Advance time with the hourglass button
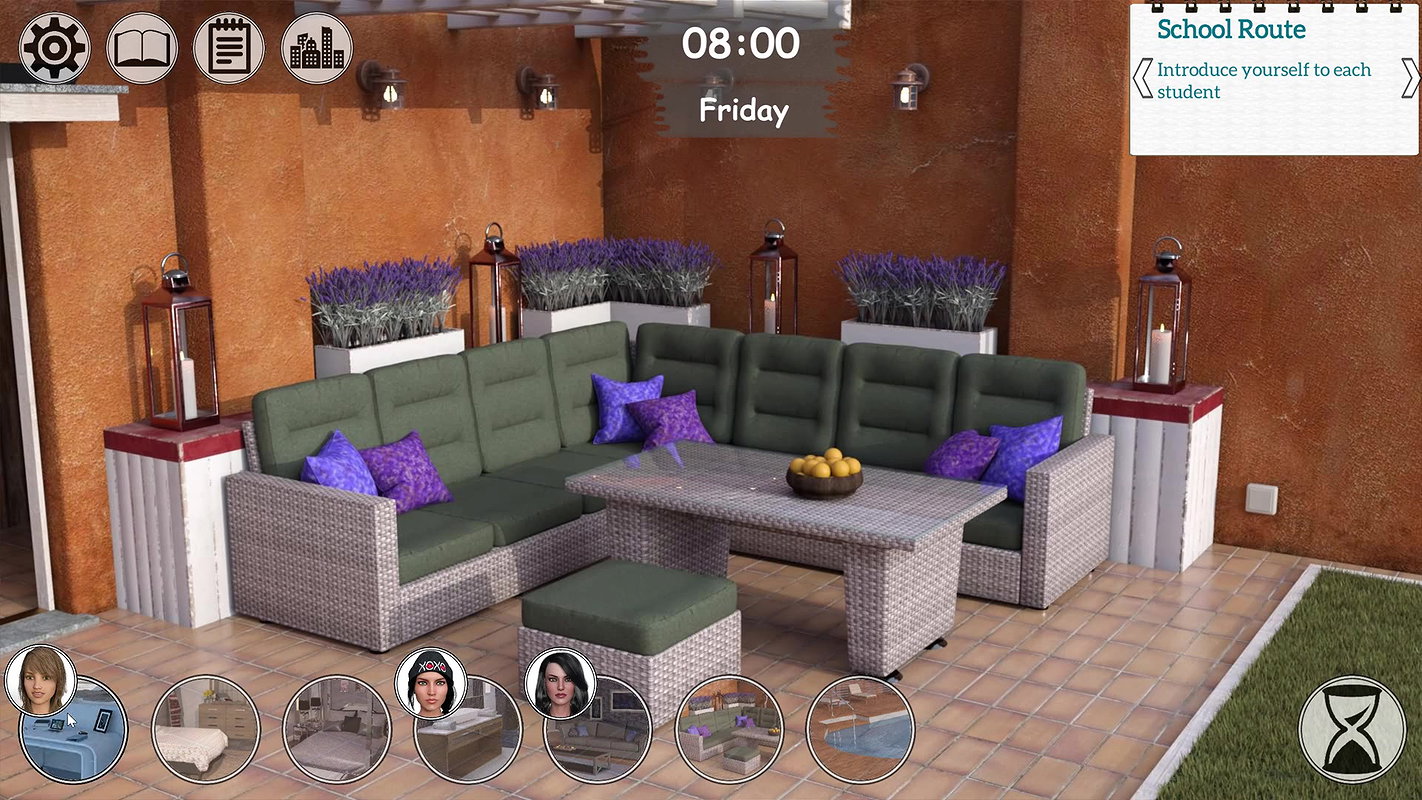The image size is (1422, 800). tap(1351, 729)
